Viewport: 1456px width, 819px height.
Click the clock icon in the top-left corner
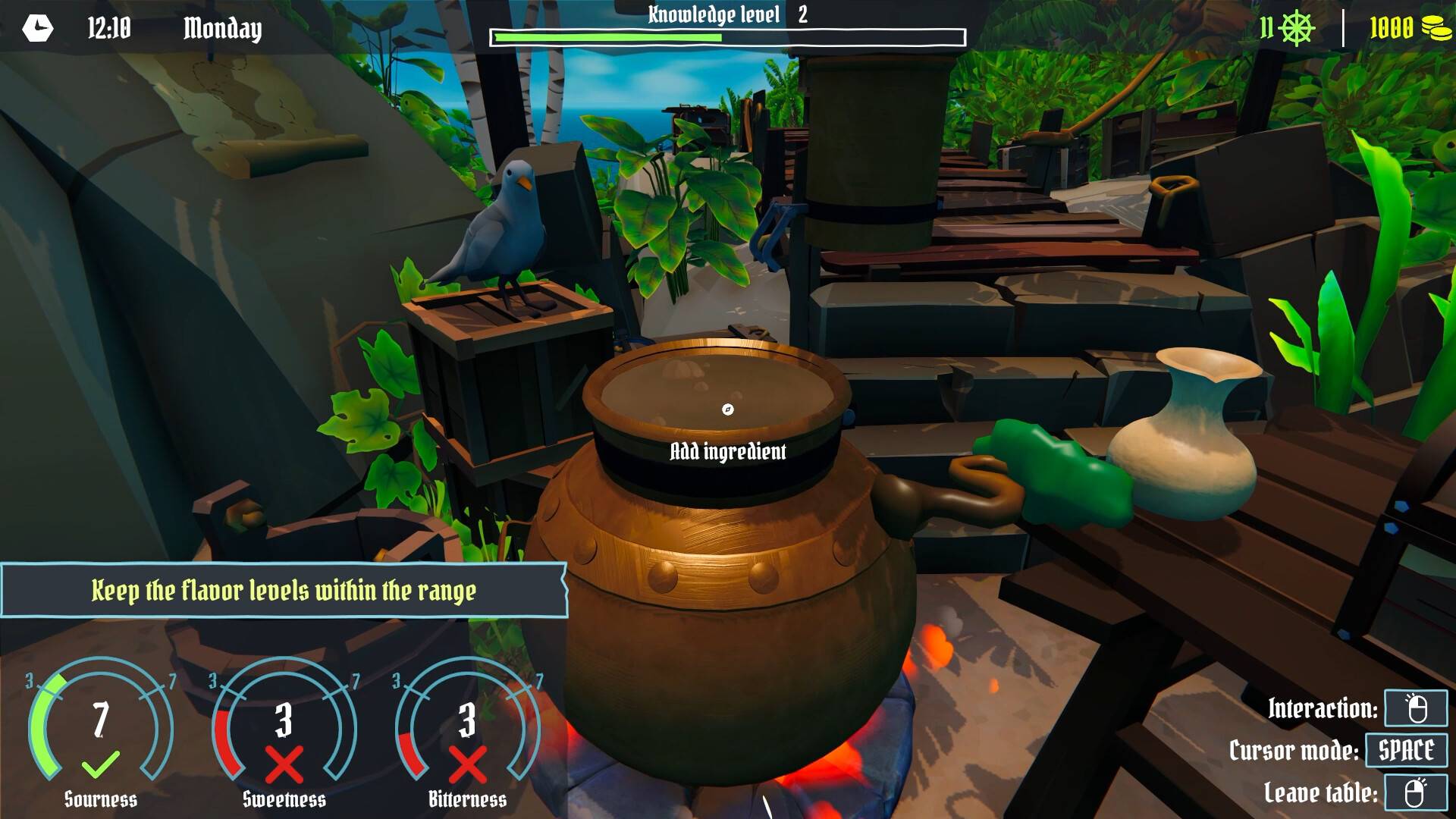(37, 29)
